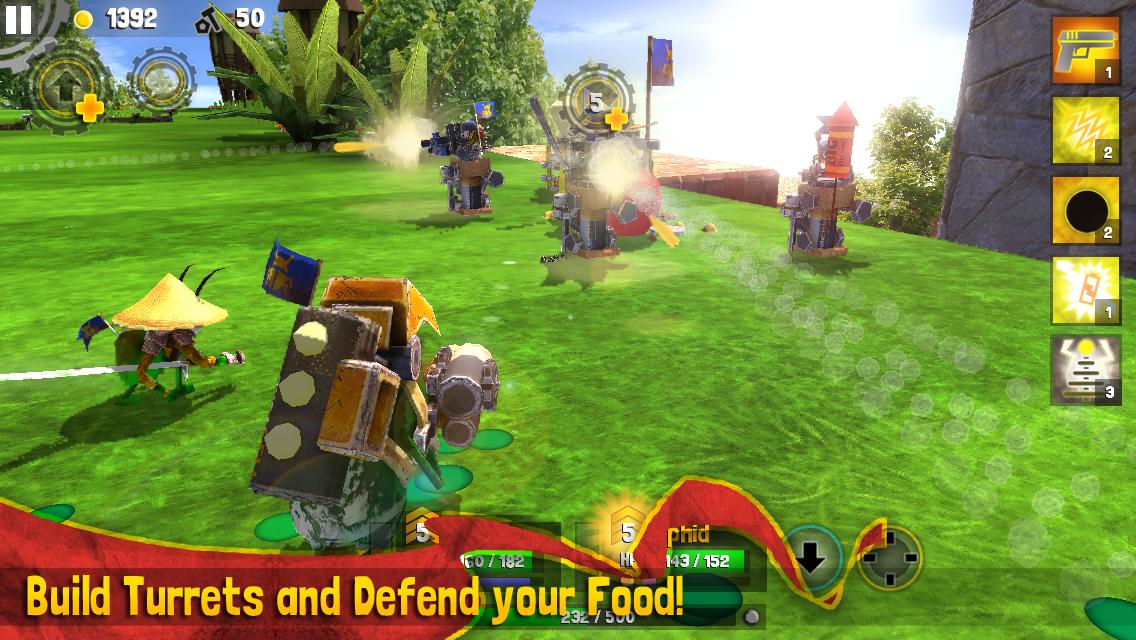Trigger the dynamite ability icon

pyautogui.click(x=1085, y=290)
